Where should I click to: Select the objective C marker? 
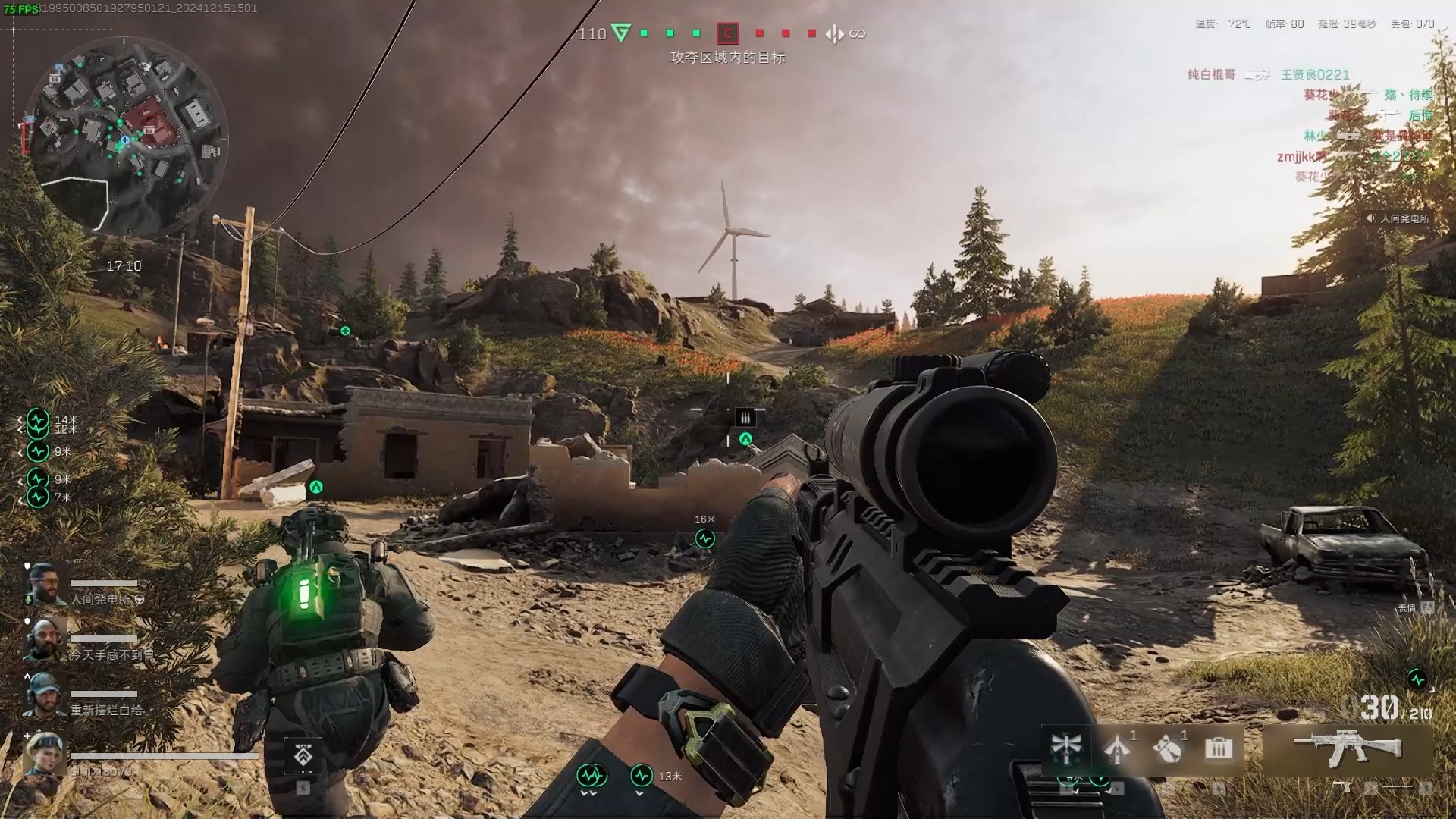pyautogui.click(x=727, y=33)
